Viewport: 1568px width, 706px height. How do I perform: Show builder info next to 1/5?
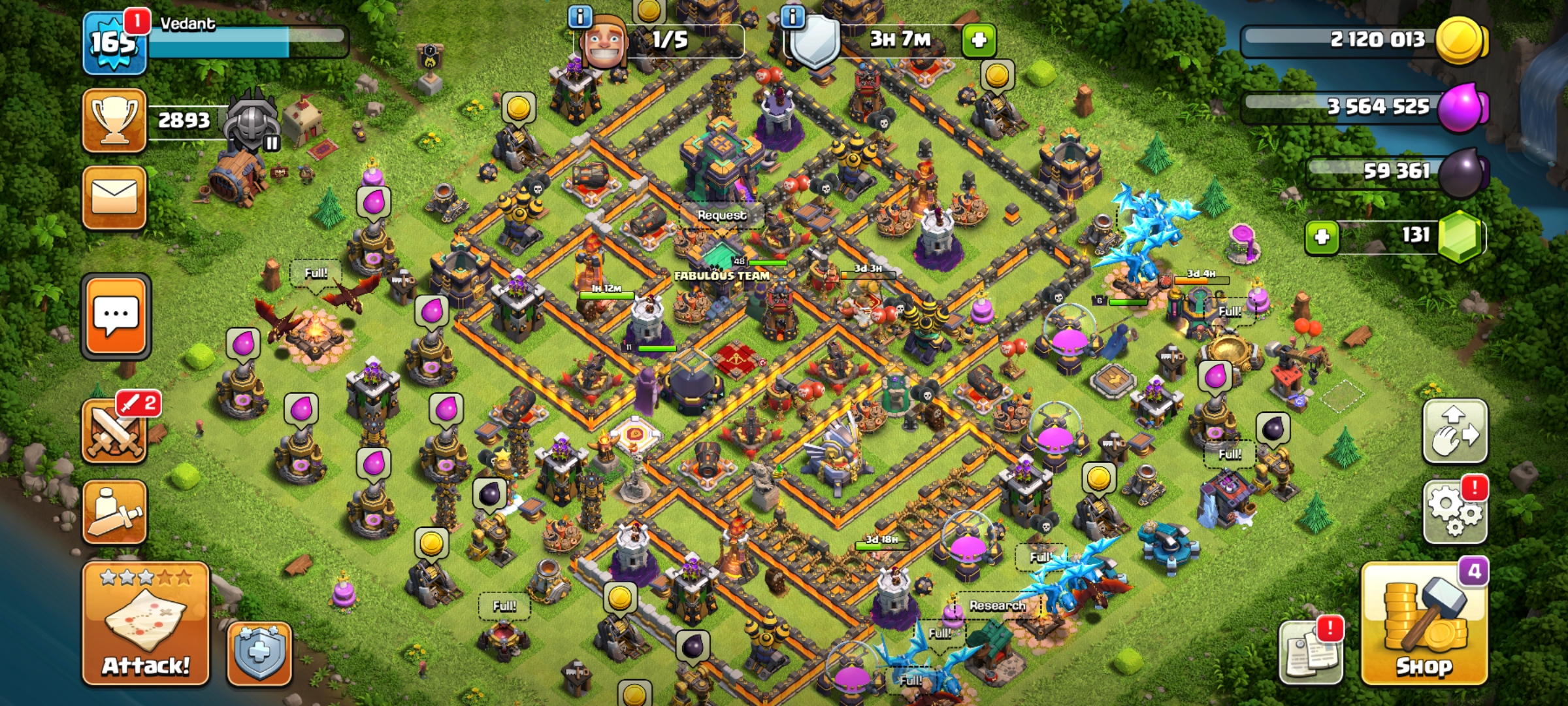580,16
